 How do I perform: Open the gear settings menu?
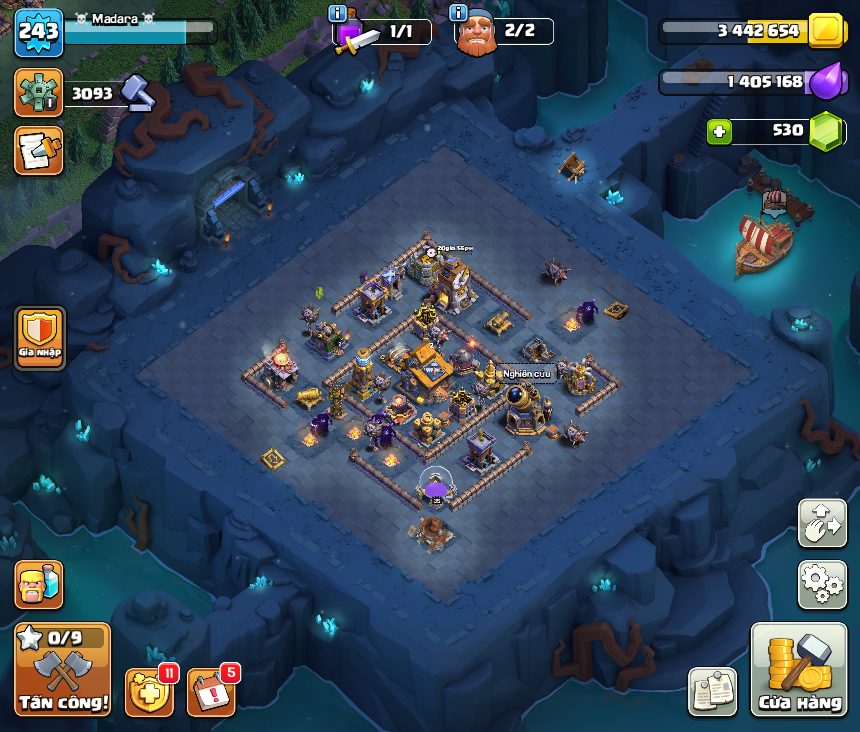(x=822, y=585)
